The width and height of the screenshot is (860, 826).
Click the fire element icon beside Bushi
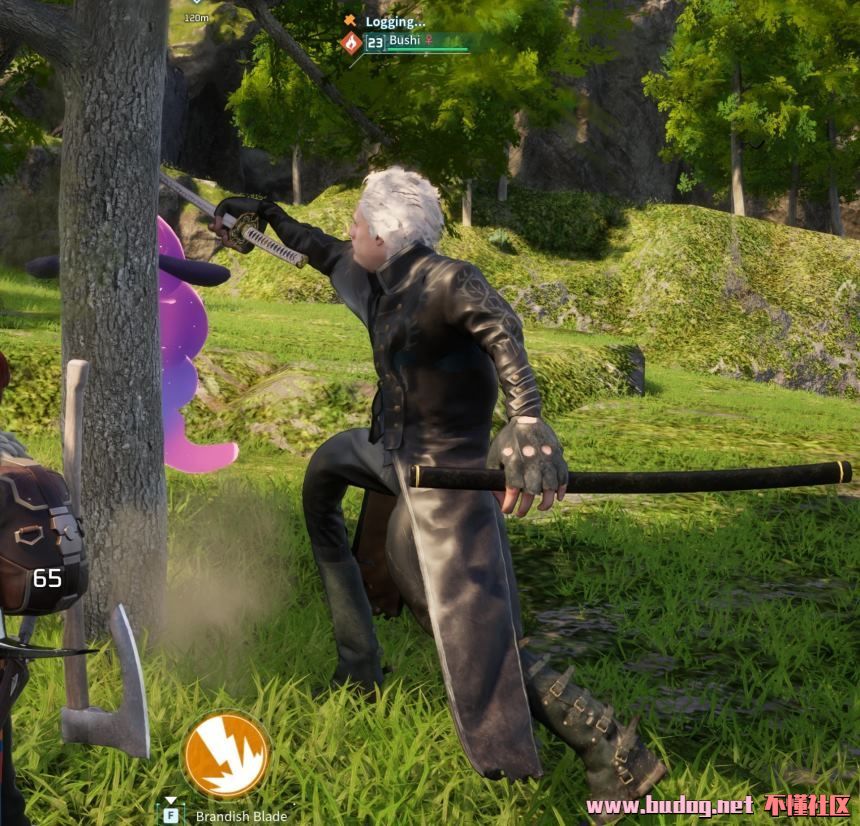coord(350,43)
